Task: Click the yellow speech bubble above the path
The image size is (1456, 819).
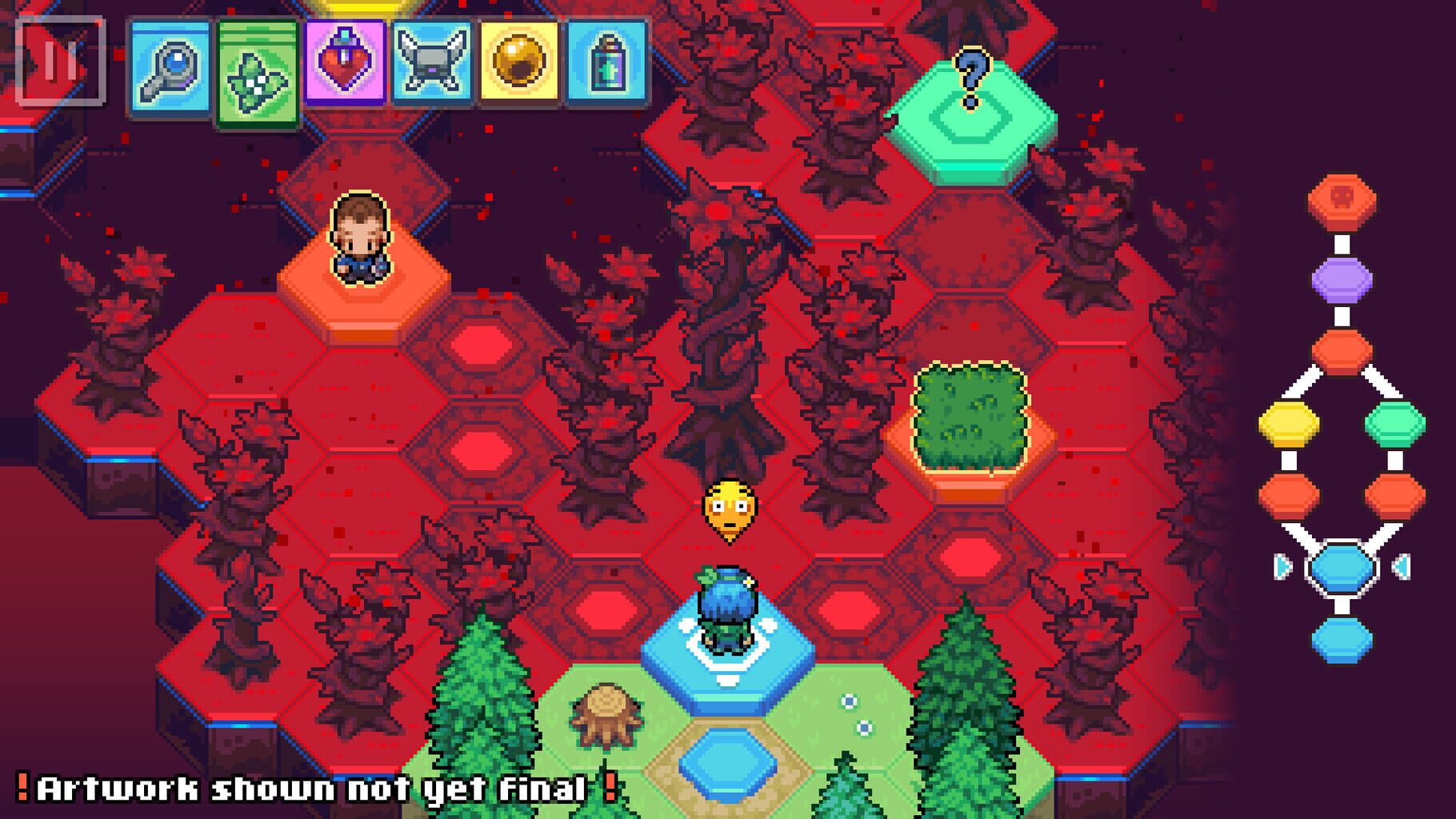Action: [x=730, y=507]
